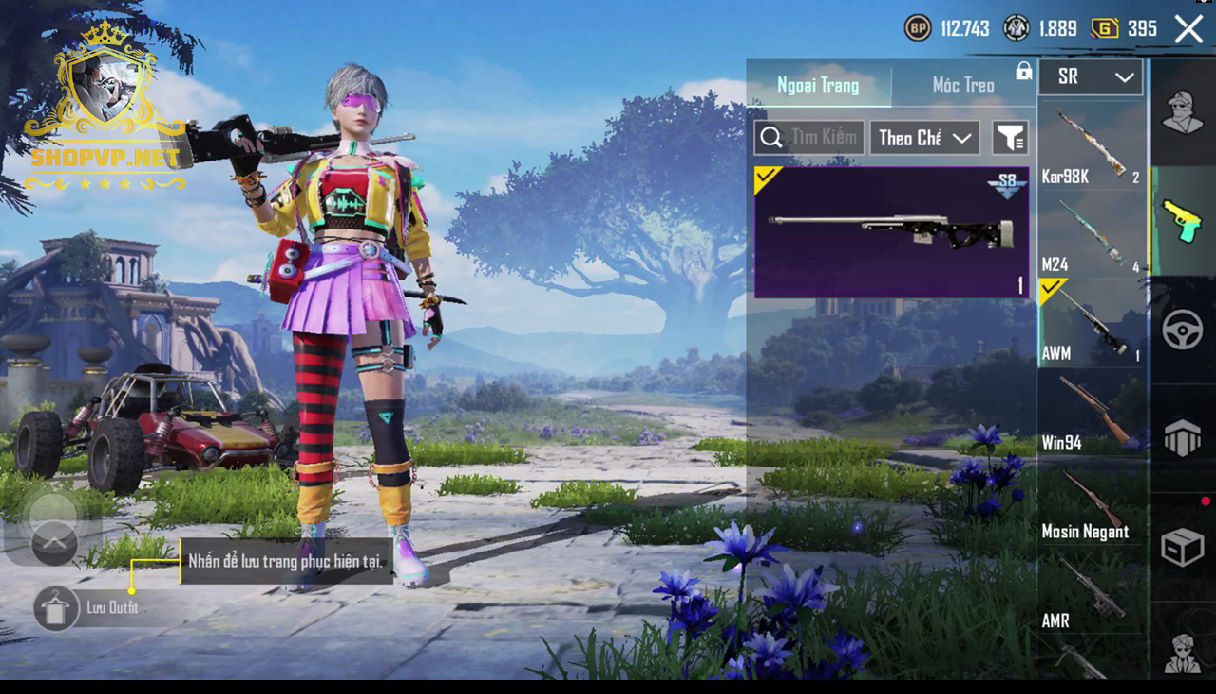Expand the SR weapon type dropdown

(1091, 77)
